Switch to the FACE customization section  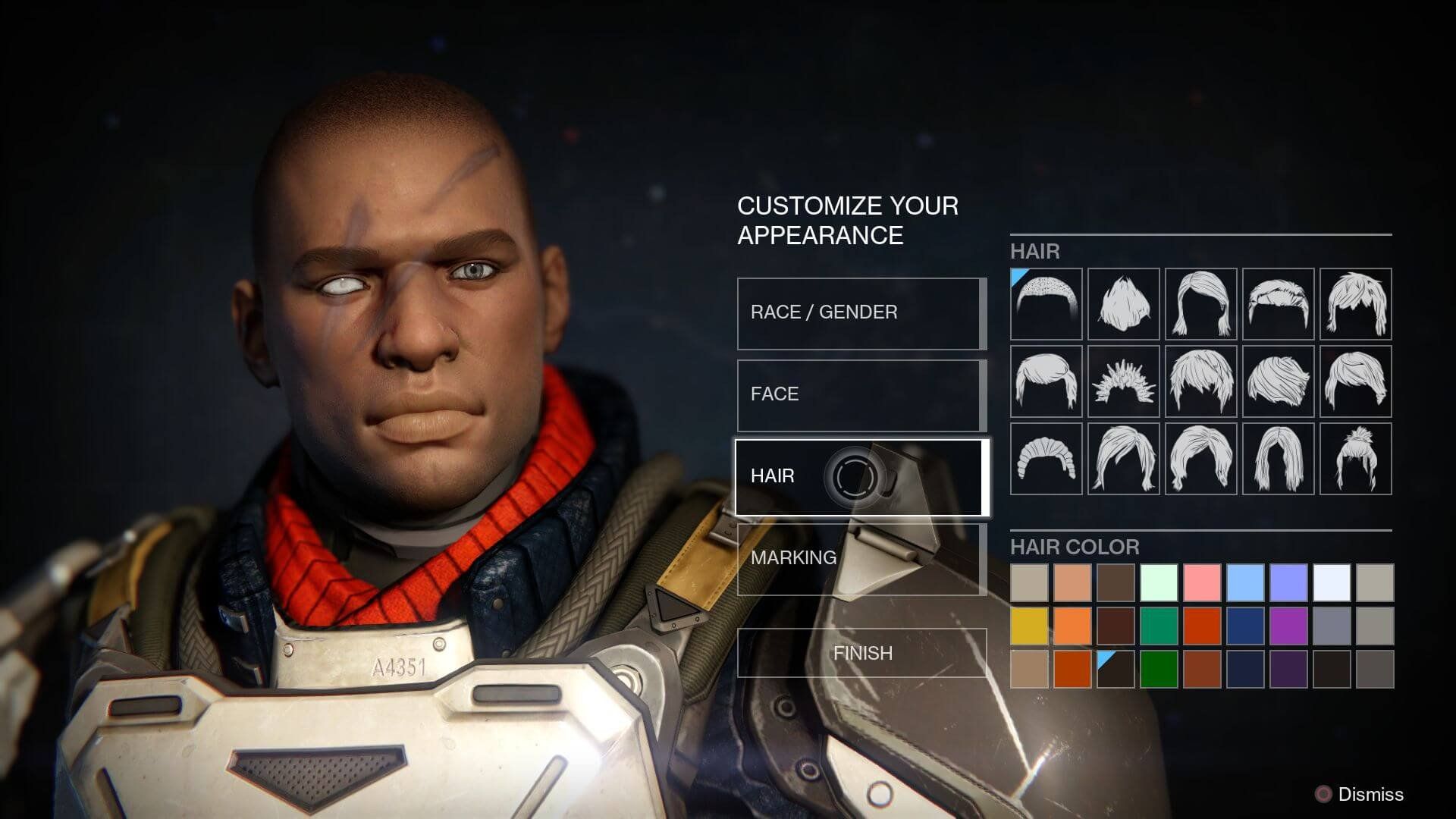pyautogui.click(x=860, y=394)
